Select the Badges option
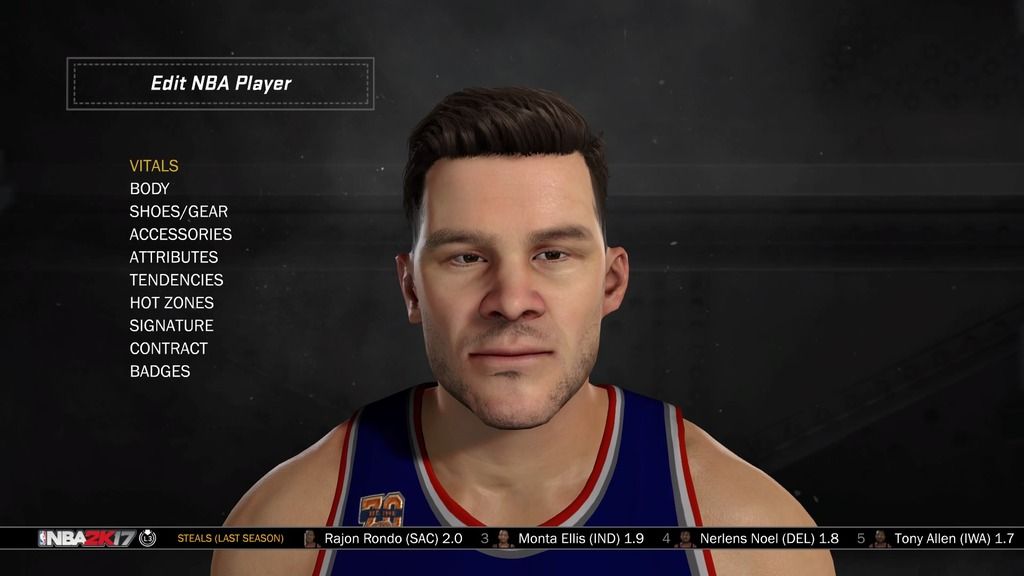The width and height of the screenshot is (1024, 576). click(159, 371)
